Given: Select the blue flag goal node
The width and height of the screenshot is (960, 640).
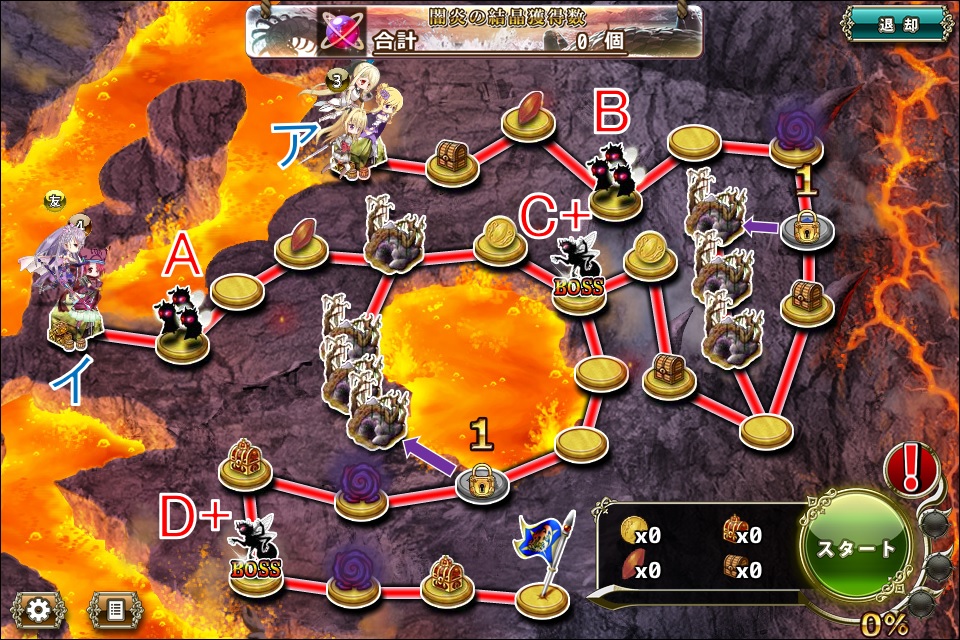Looking at the screenshot, I should [541, 570].
